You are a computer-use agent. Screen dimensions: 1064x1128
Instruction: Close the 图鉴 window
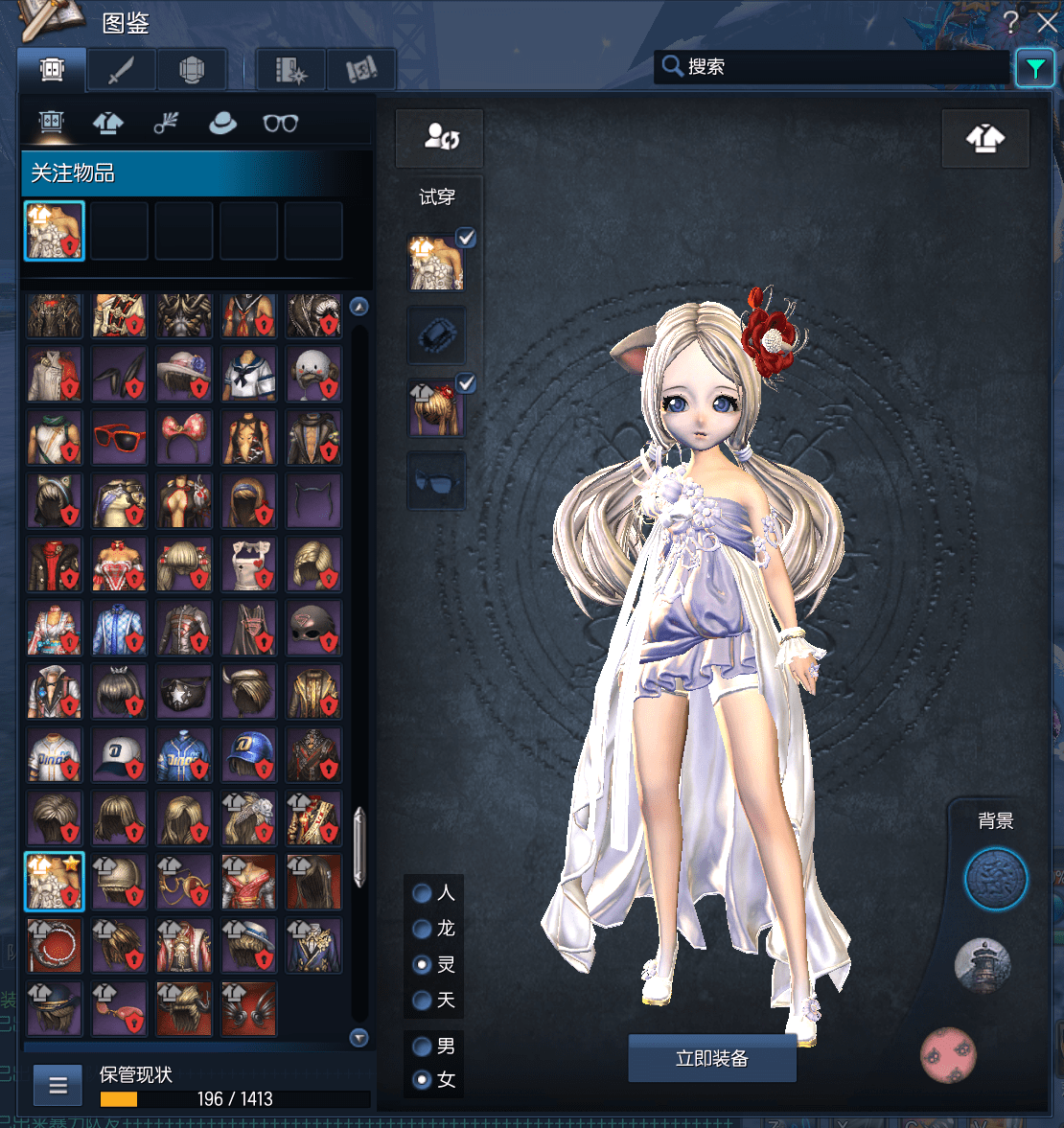[1047, 22]
